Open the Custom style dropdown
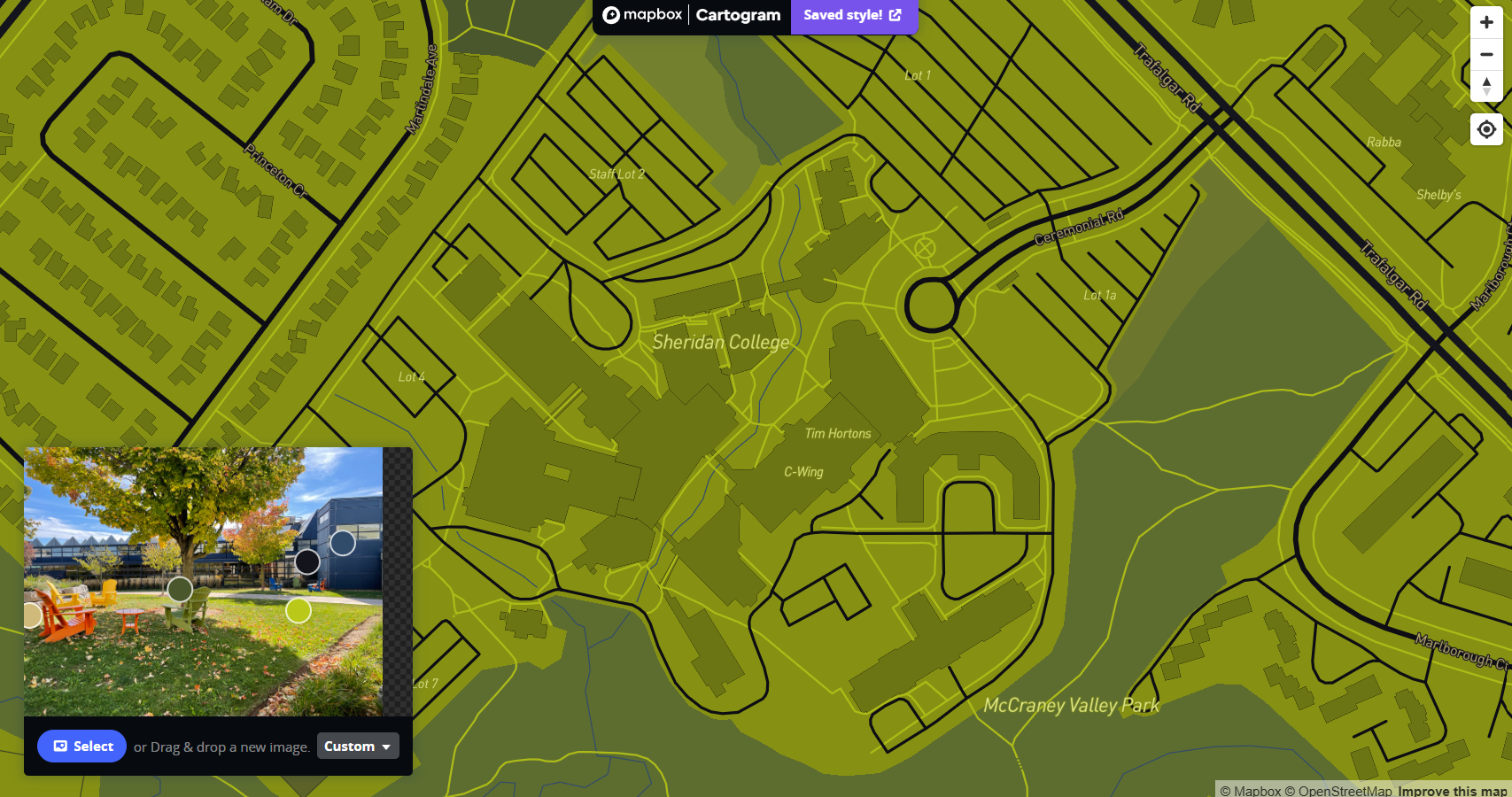Viewport: 1512px width, 797px height. (x=357, y=746)
